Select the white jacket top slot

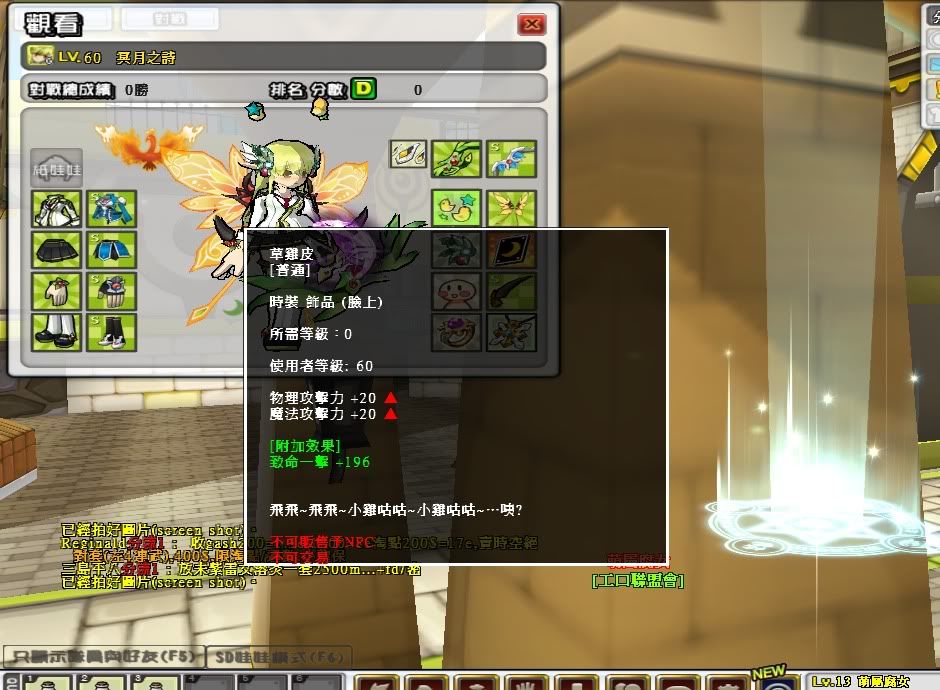pos(56,209)
